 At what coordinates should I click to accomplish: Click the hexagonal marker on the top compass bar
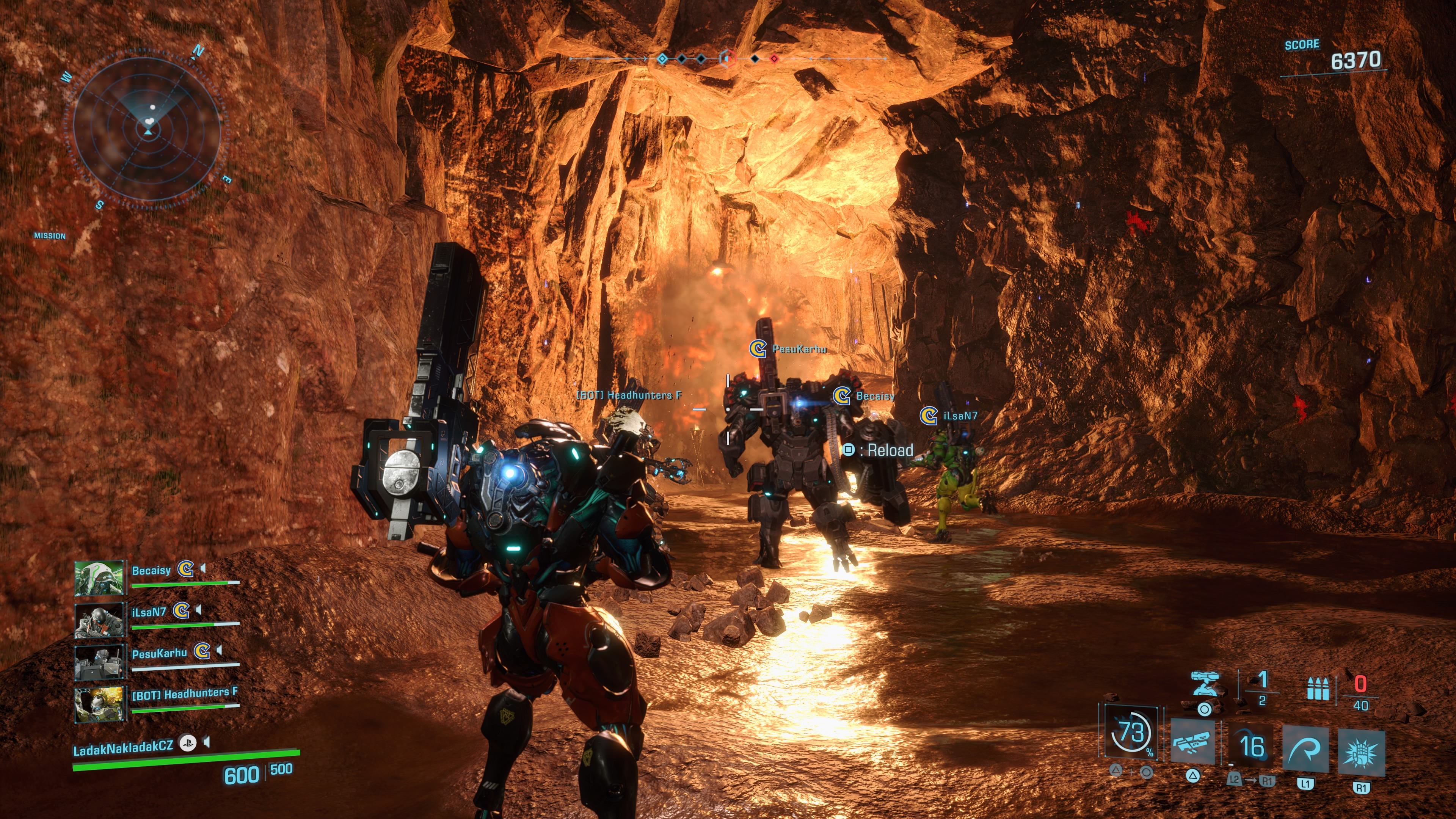coord(727,58)
